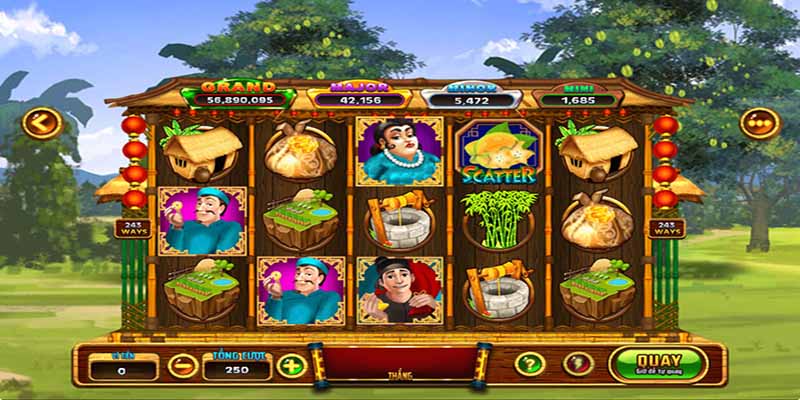
Task: Decrease the total bet with the minus button
Action: click(182, 365)
